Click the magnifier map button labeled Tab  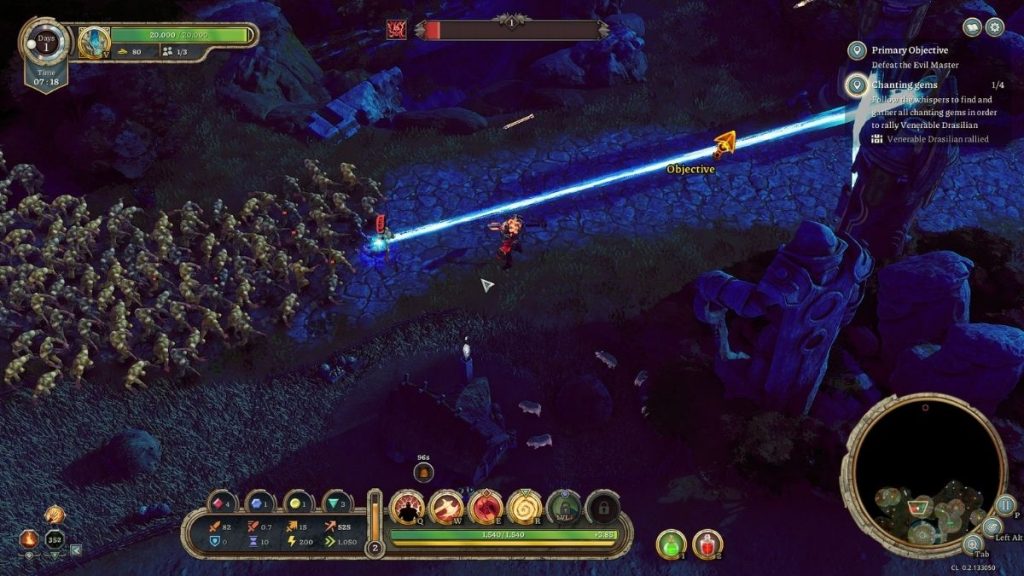(972, 546)
